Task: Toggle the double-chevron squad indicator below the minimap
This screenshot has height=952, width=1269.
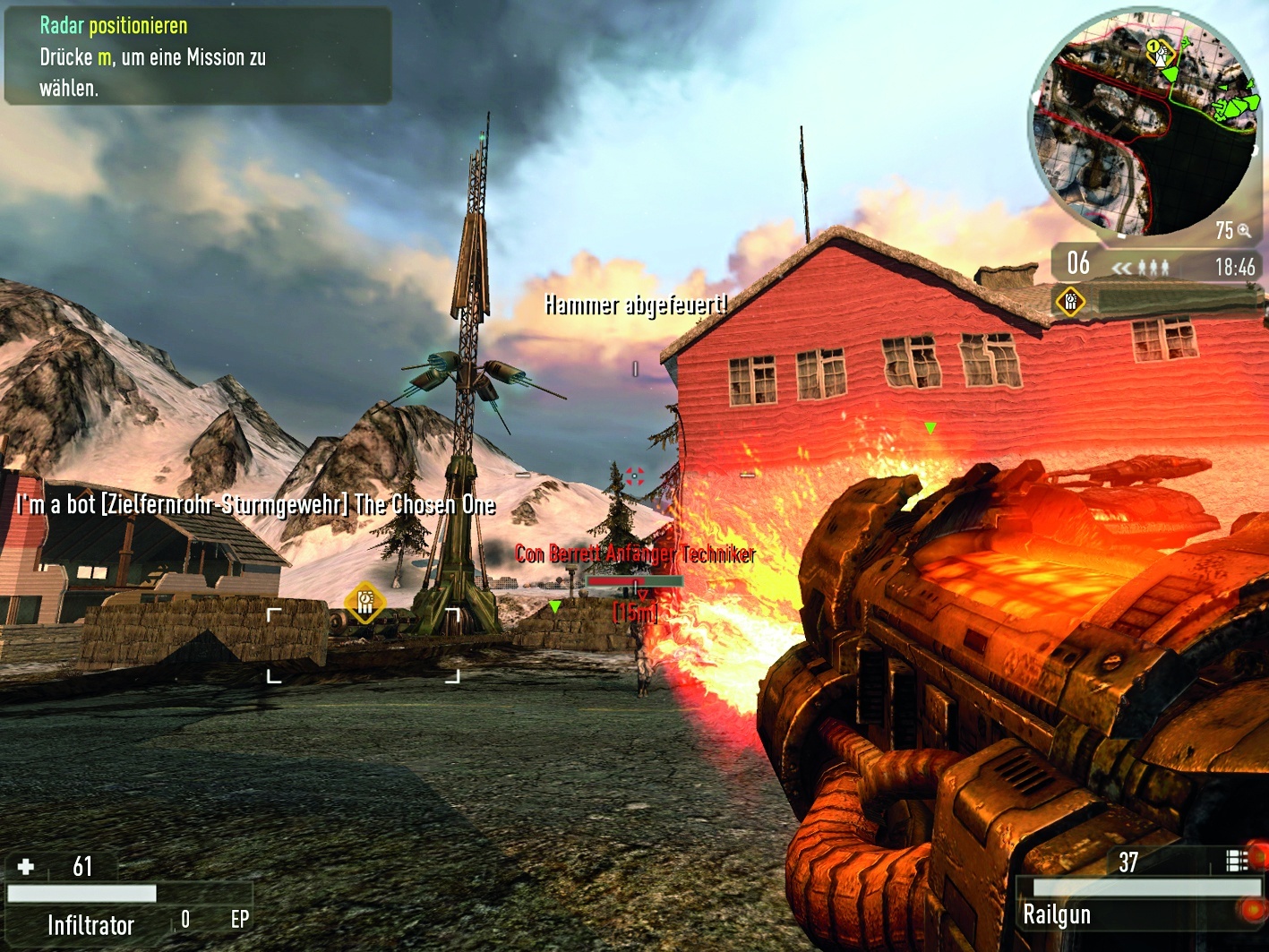Action: [1122, 265]
